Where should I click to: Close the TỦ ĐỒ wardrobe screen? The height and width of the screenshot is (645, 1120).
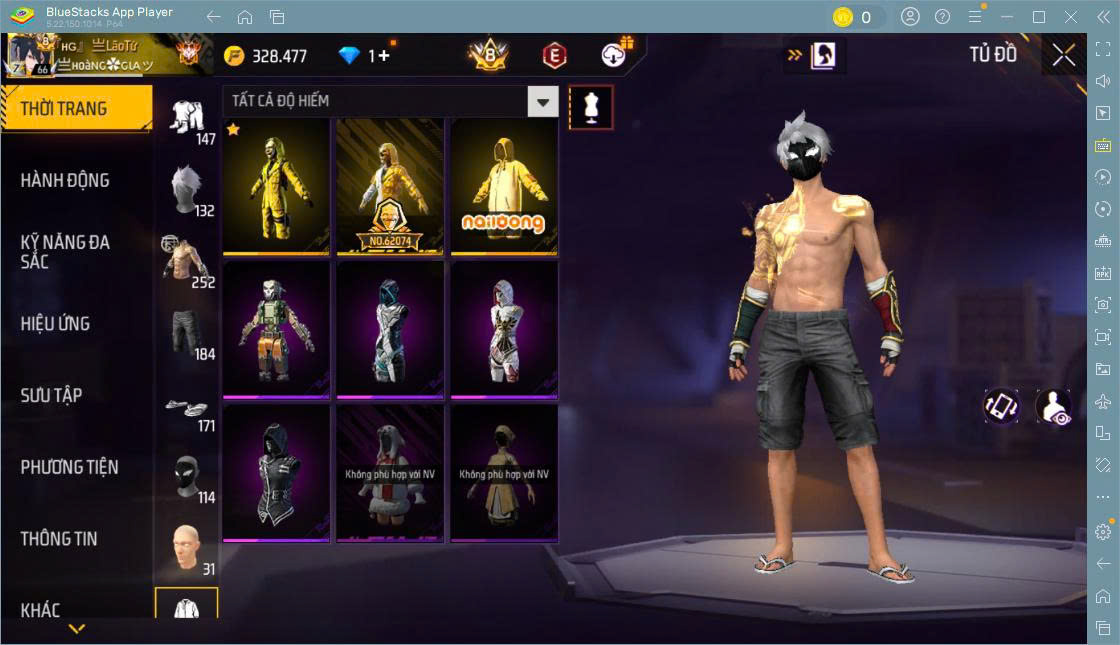tap(1064, 56)
